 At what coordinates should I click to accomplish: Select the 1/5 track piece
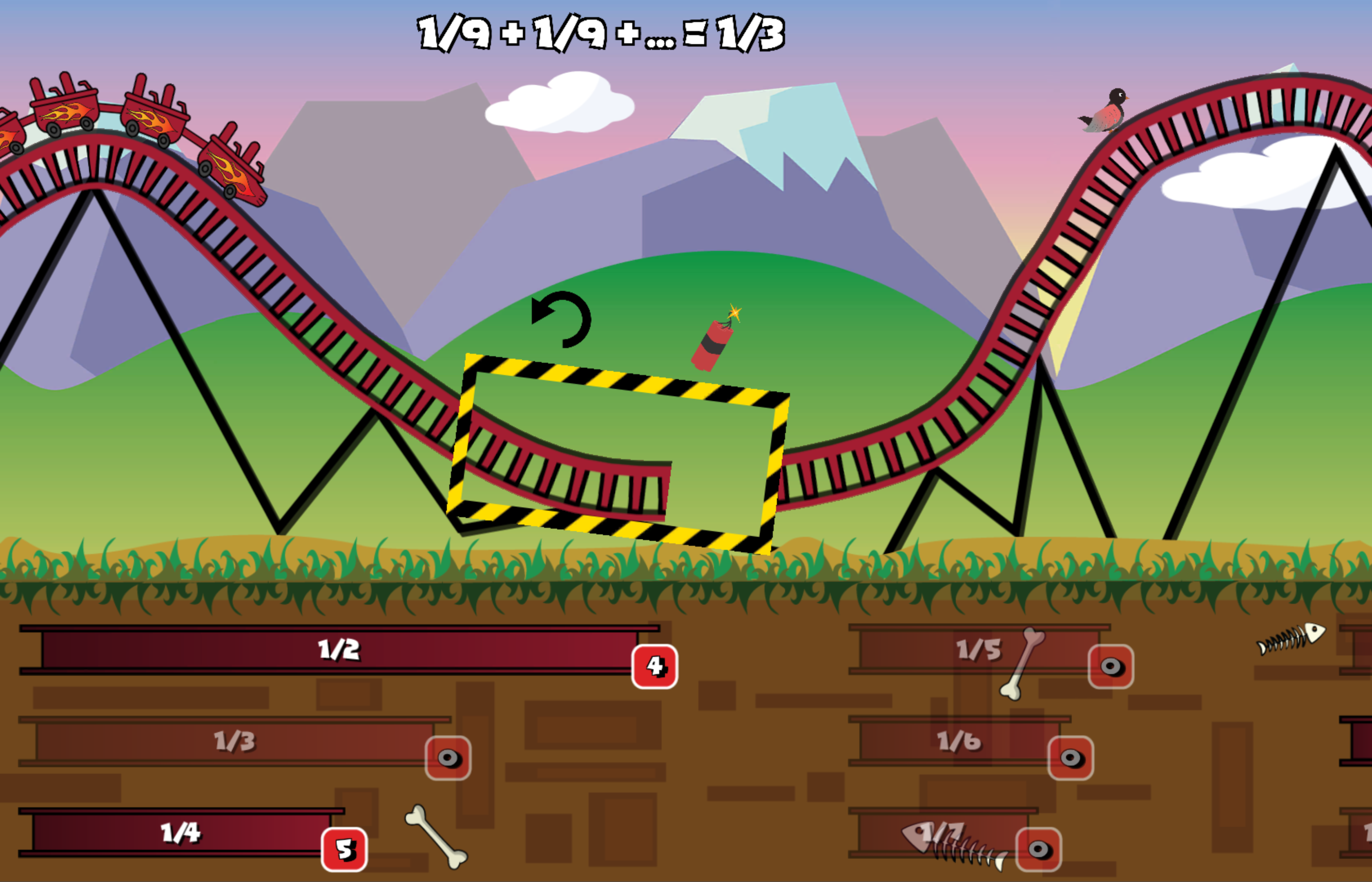tap(979, 650)
